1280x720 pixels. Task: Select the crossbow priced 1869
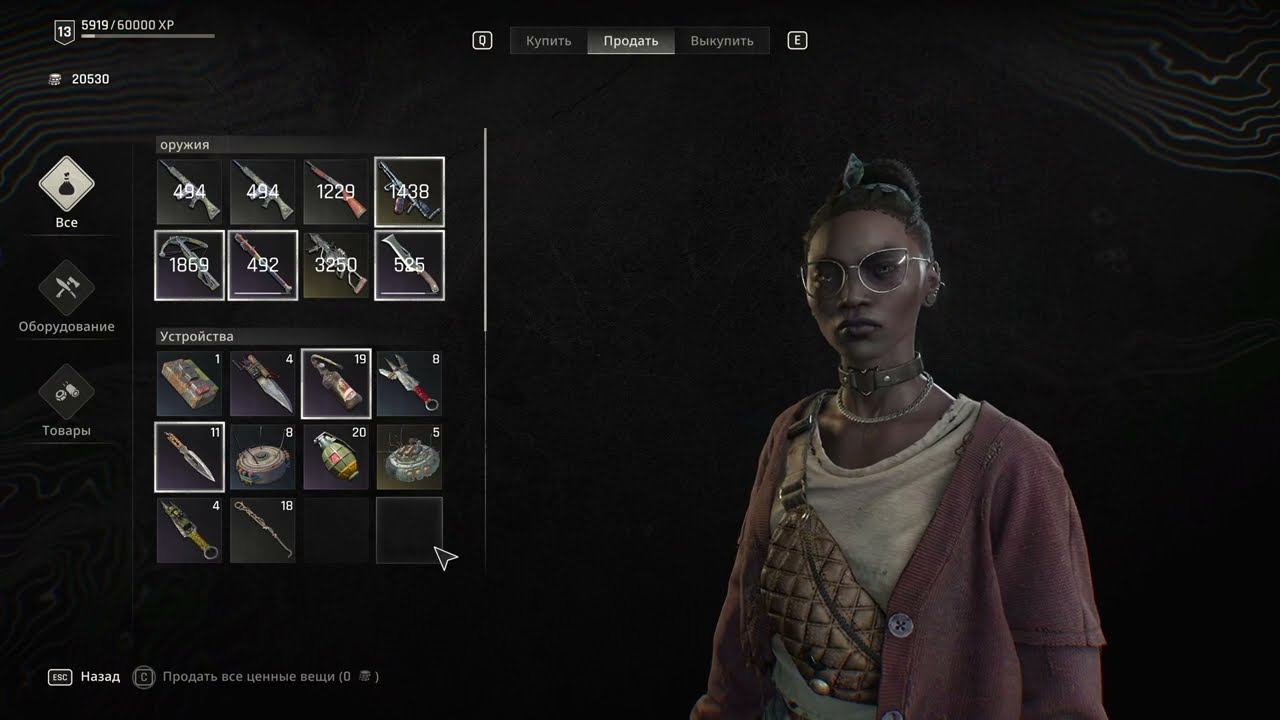(190, 265)
